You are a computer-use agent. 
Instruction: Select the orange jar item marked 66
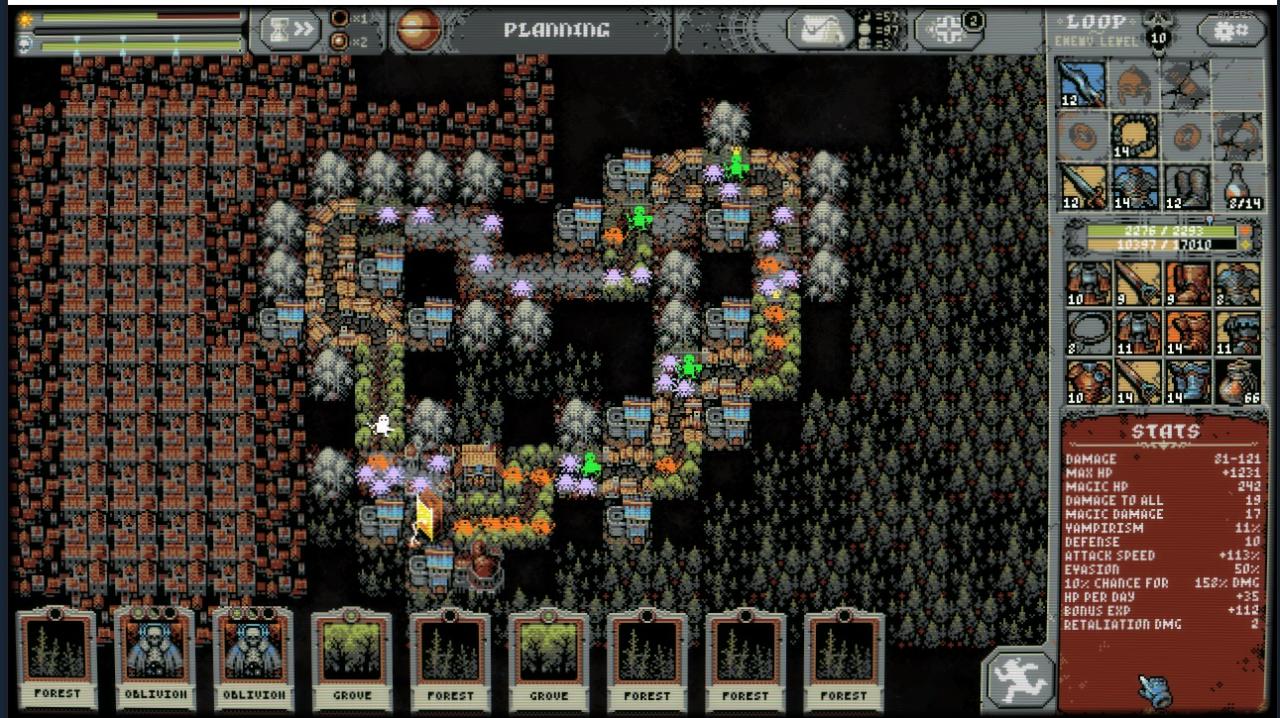(1239, 382)
